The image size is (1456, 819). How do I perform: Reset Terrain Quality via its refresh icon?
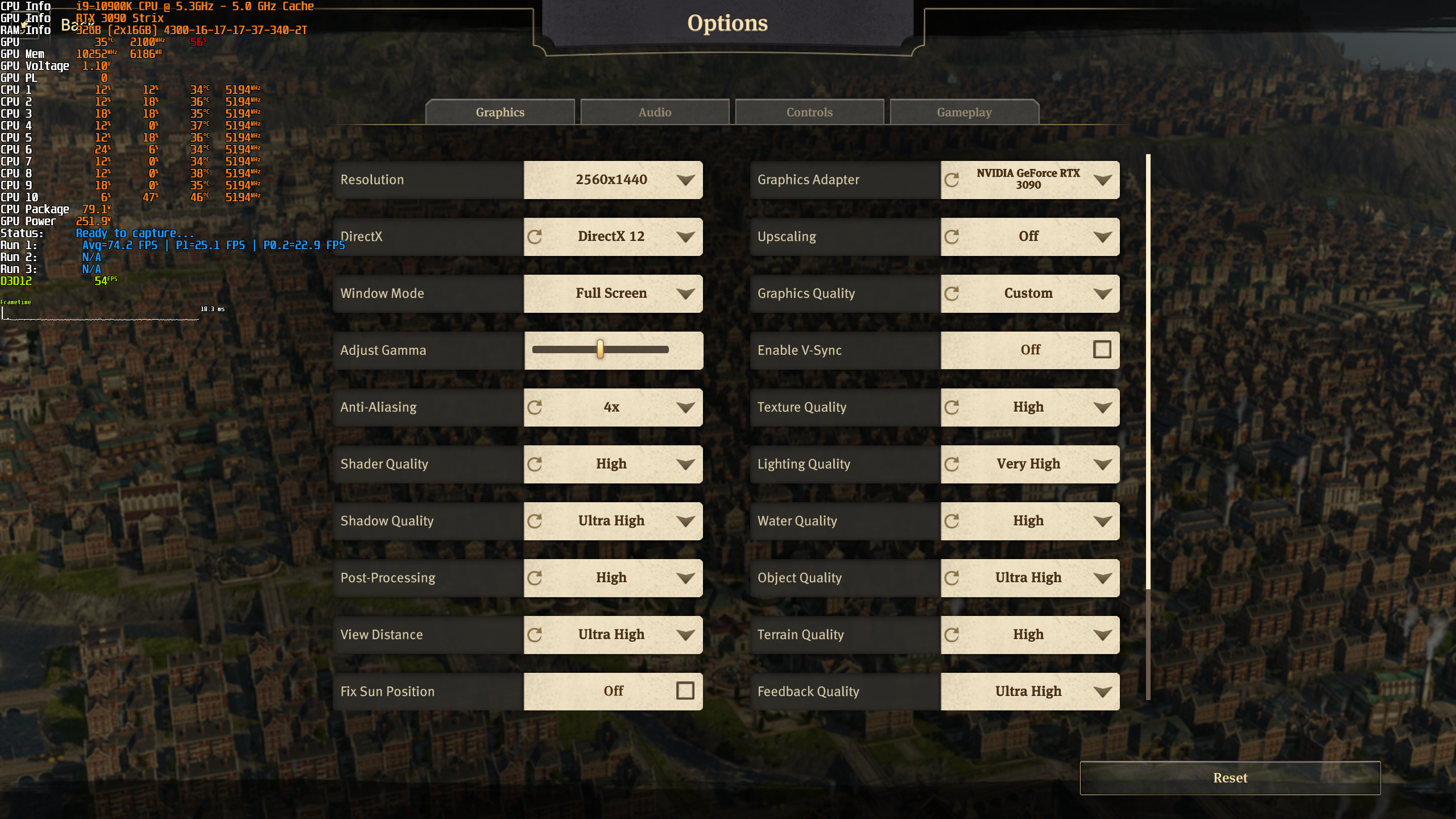pos(953,635)
